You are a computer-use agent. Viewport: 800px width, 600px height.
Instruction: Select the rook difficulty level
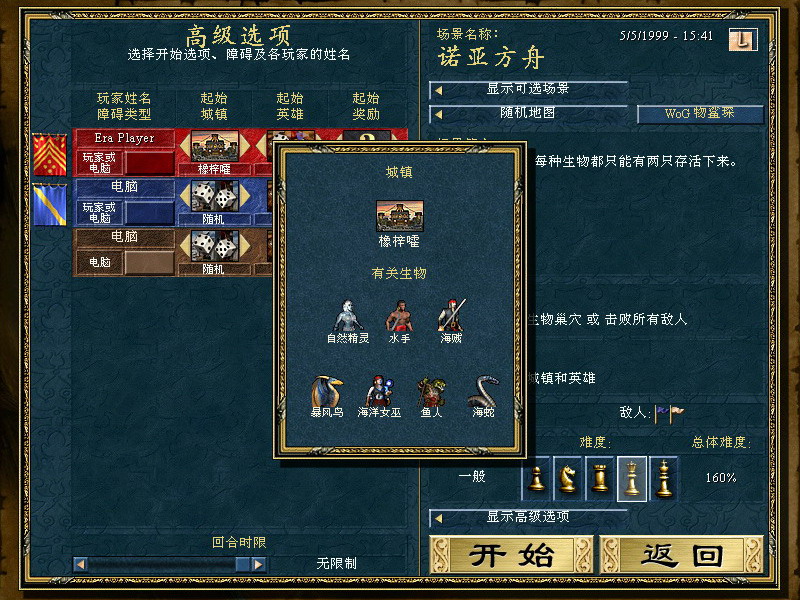click(x=600, y=477)
